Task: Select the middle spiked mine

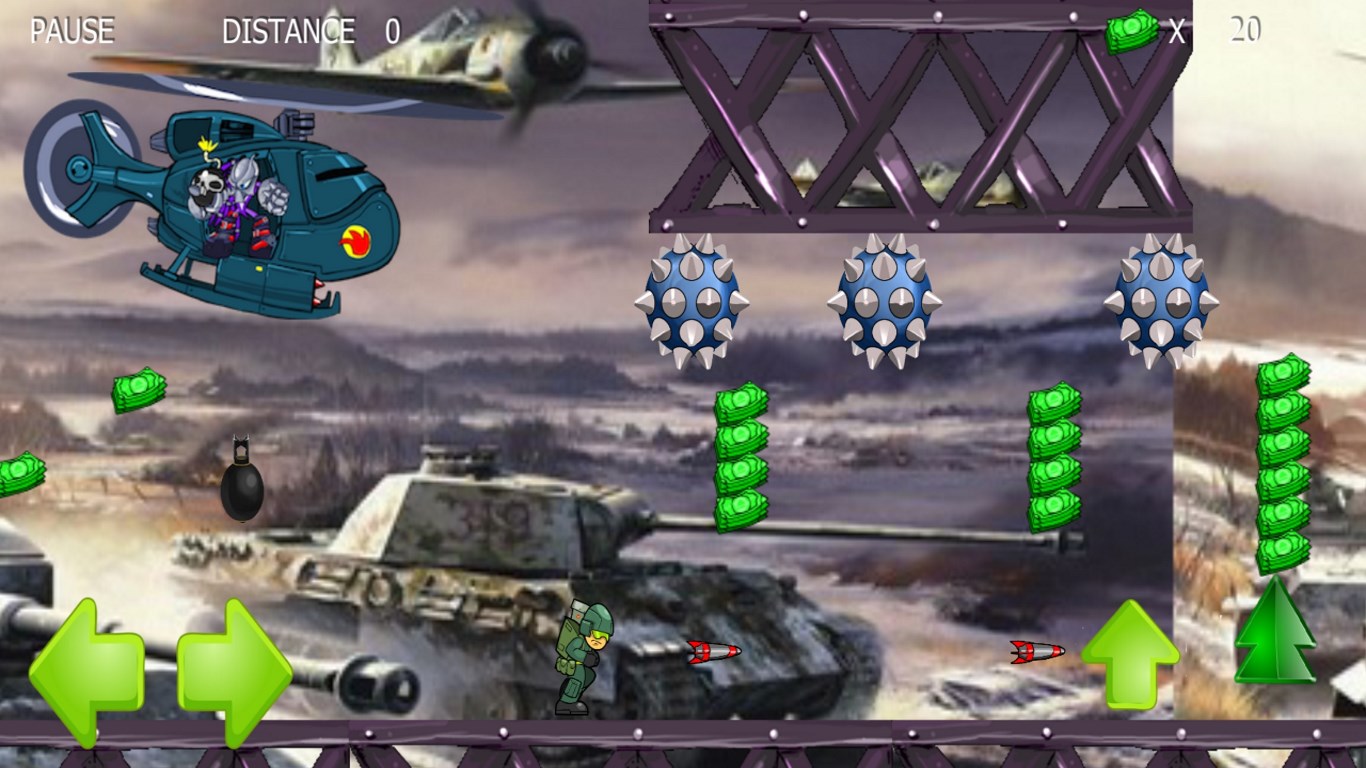Action: pos(880,300)
